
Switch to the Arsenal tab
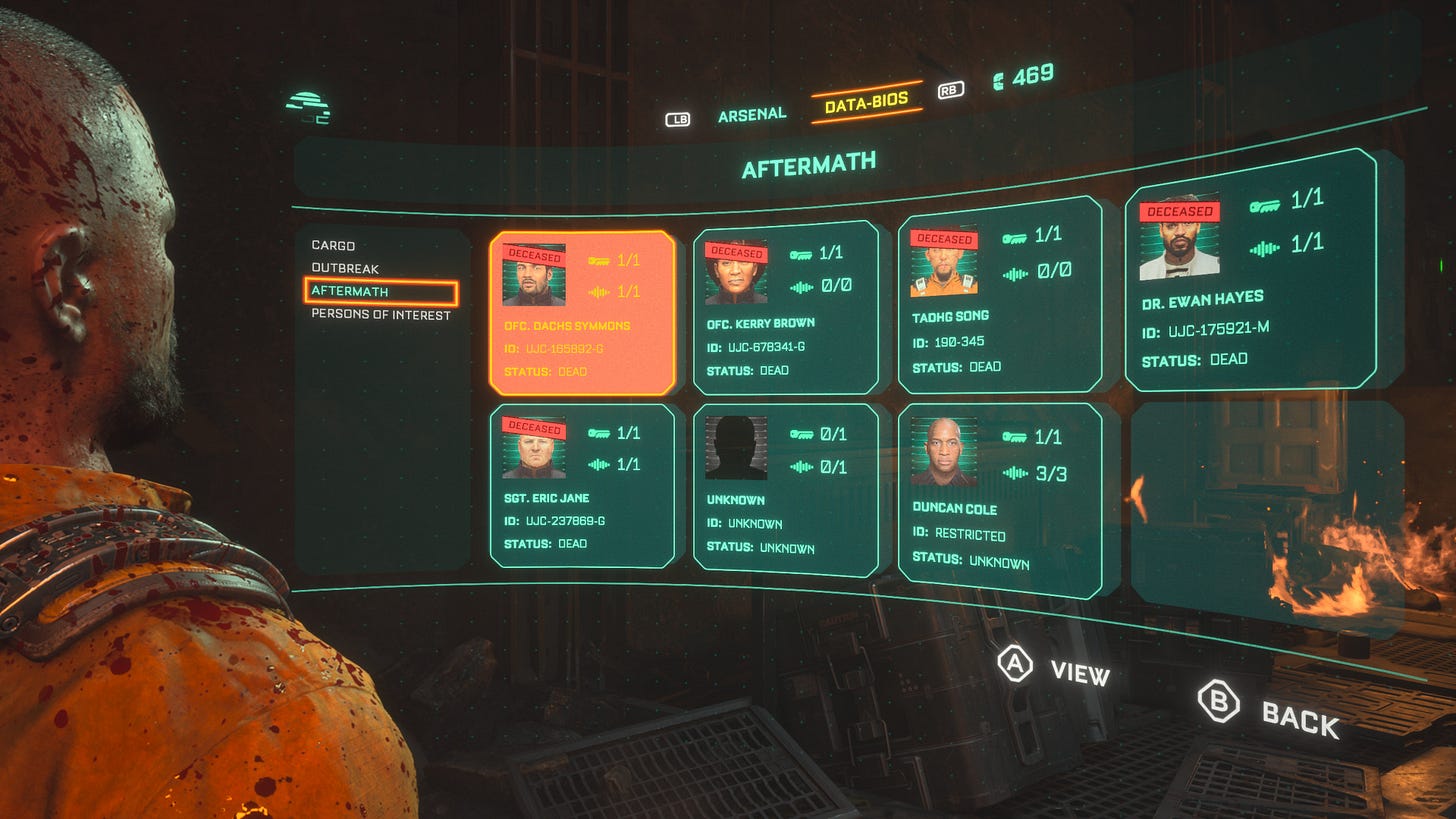[751, 115]
